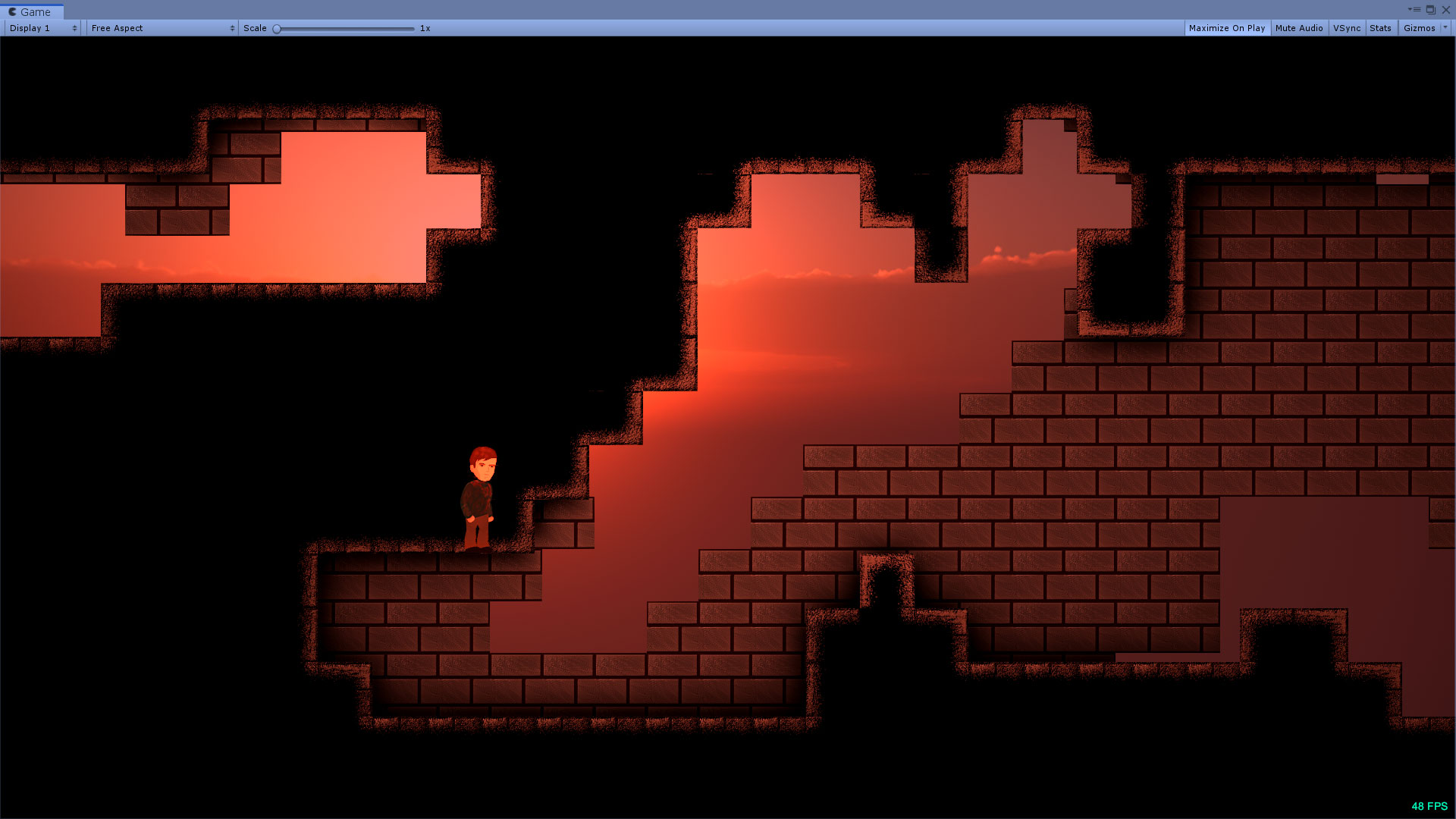Click the maximize window icon on the Game panel

(x=1431, y=10)
